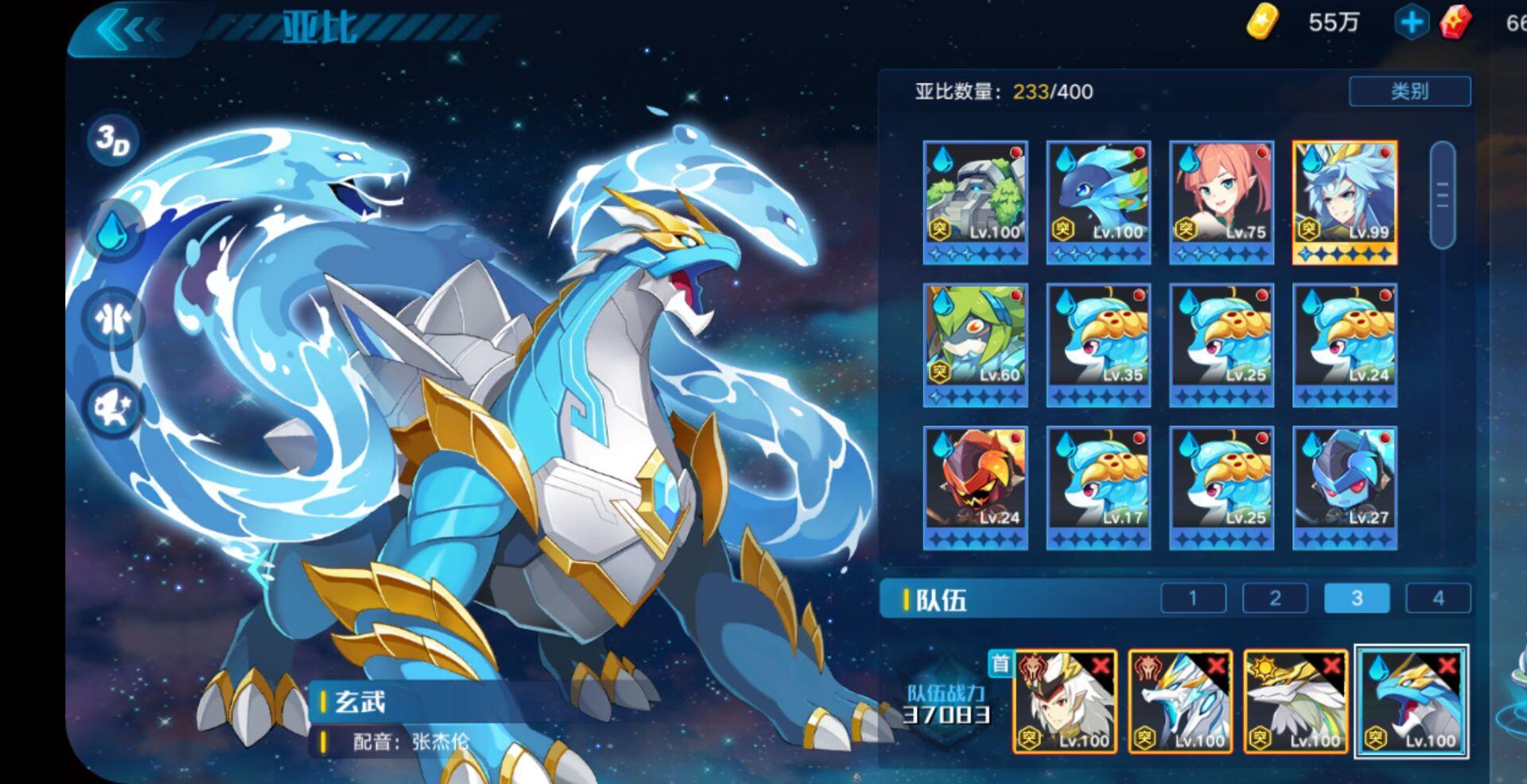The image size is (1527, 784).
Task: Select team 1
Action: (x=1192, y=598)
